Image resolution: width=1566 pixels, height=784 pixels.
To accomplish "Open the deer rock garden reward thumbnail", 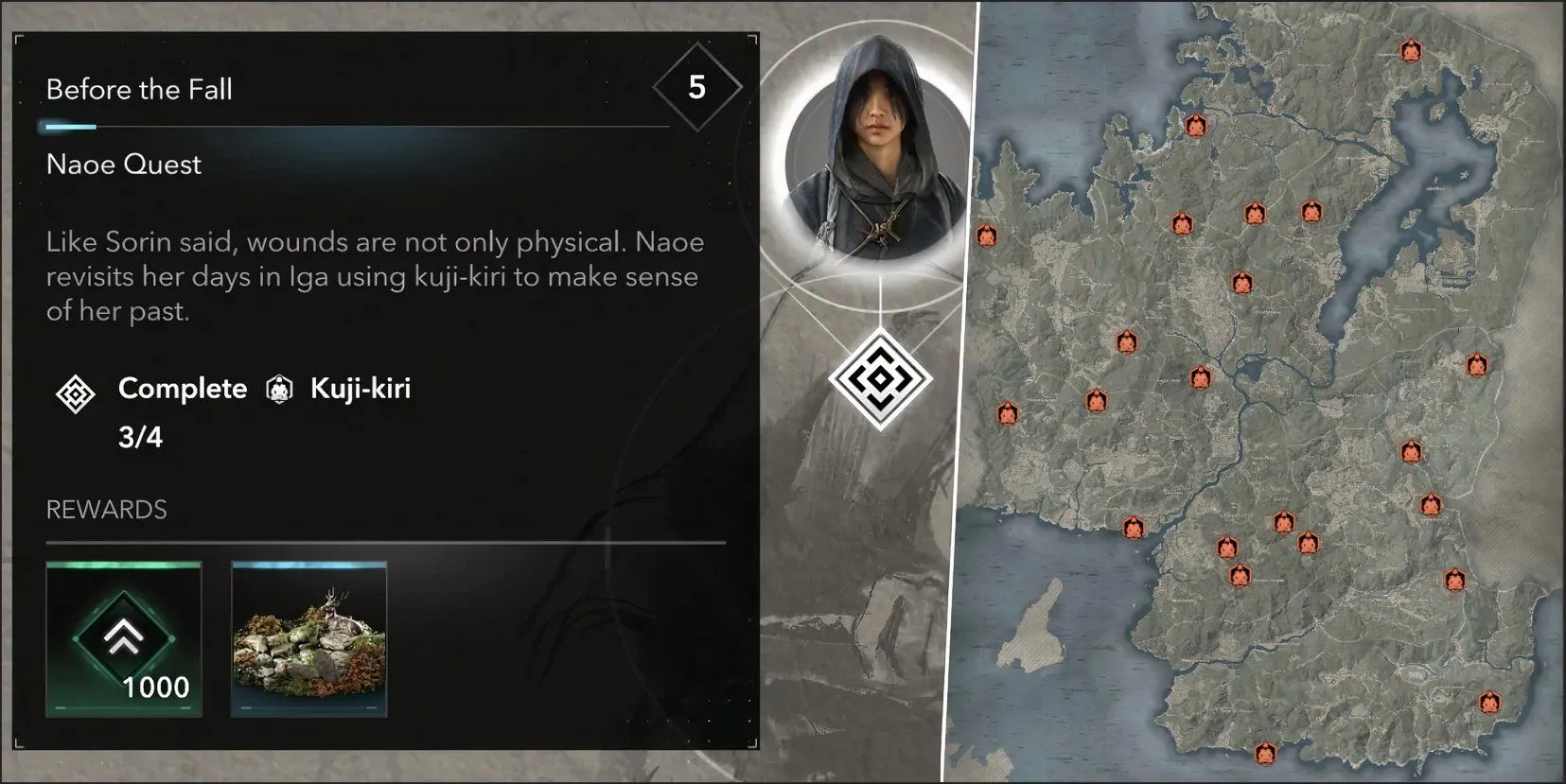I will [x=309, y=638].
